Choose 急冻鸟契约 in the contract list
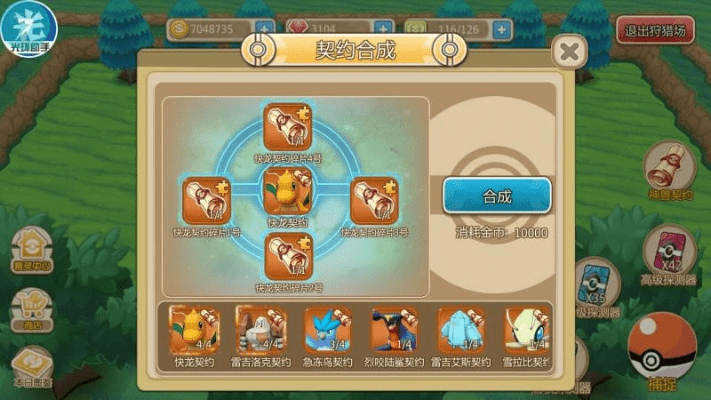 tap(328, 331)
